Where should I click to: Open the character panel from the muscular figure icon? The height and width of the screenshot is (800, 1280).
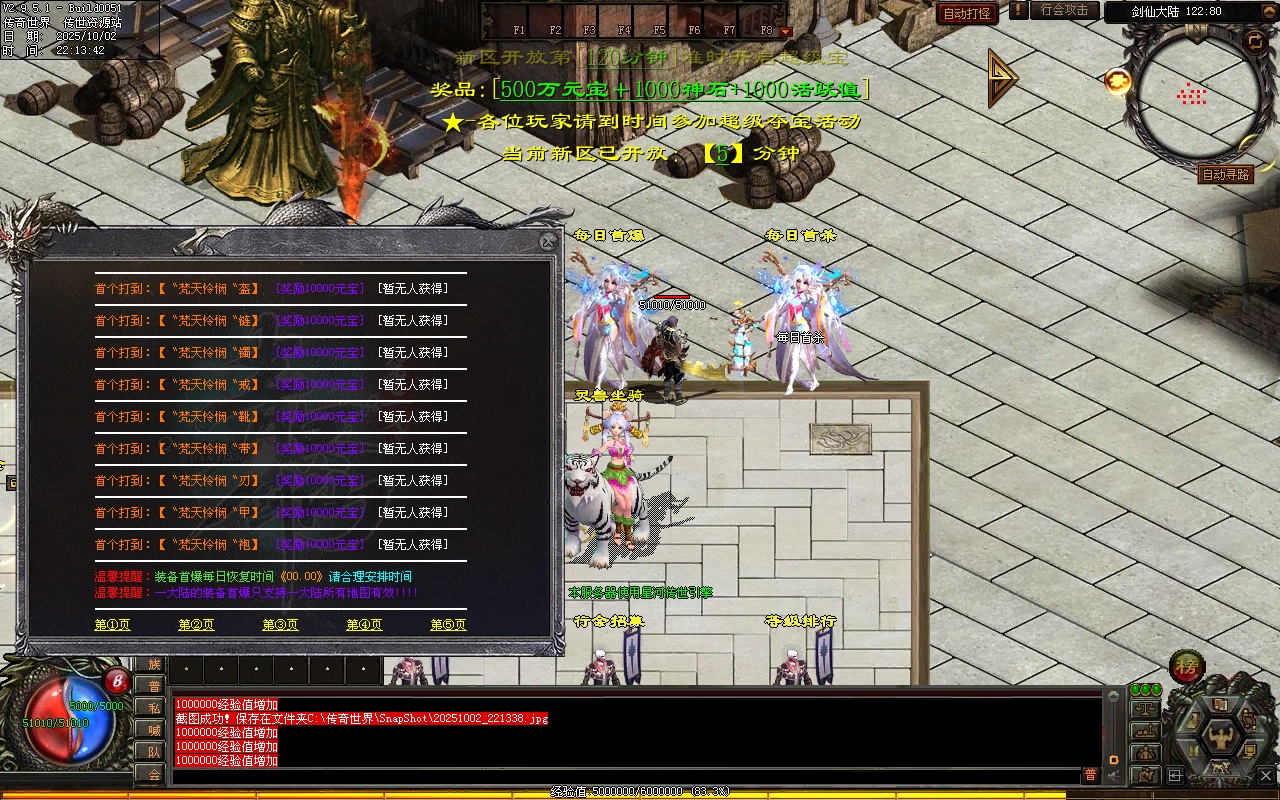(1220, 738)
